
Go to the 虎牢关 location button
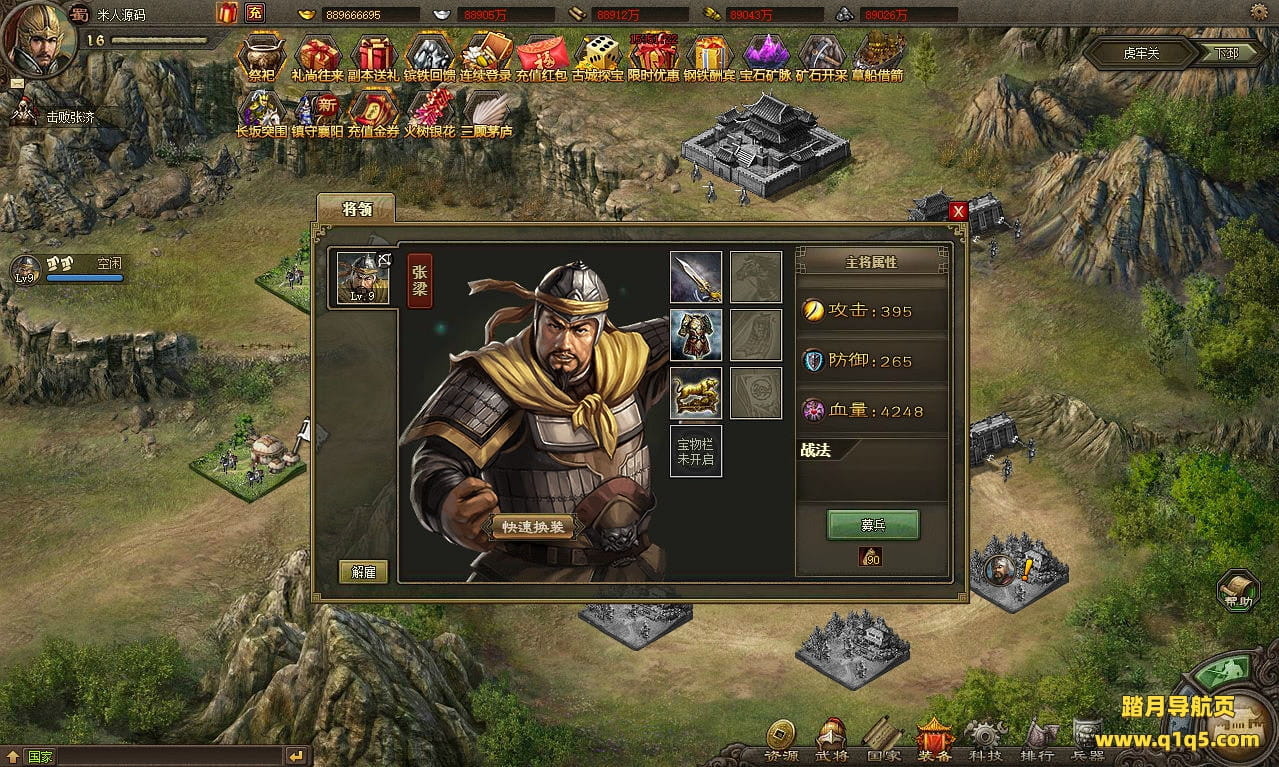1141,53
